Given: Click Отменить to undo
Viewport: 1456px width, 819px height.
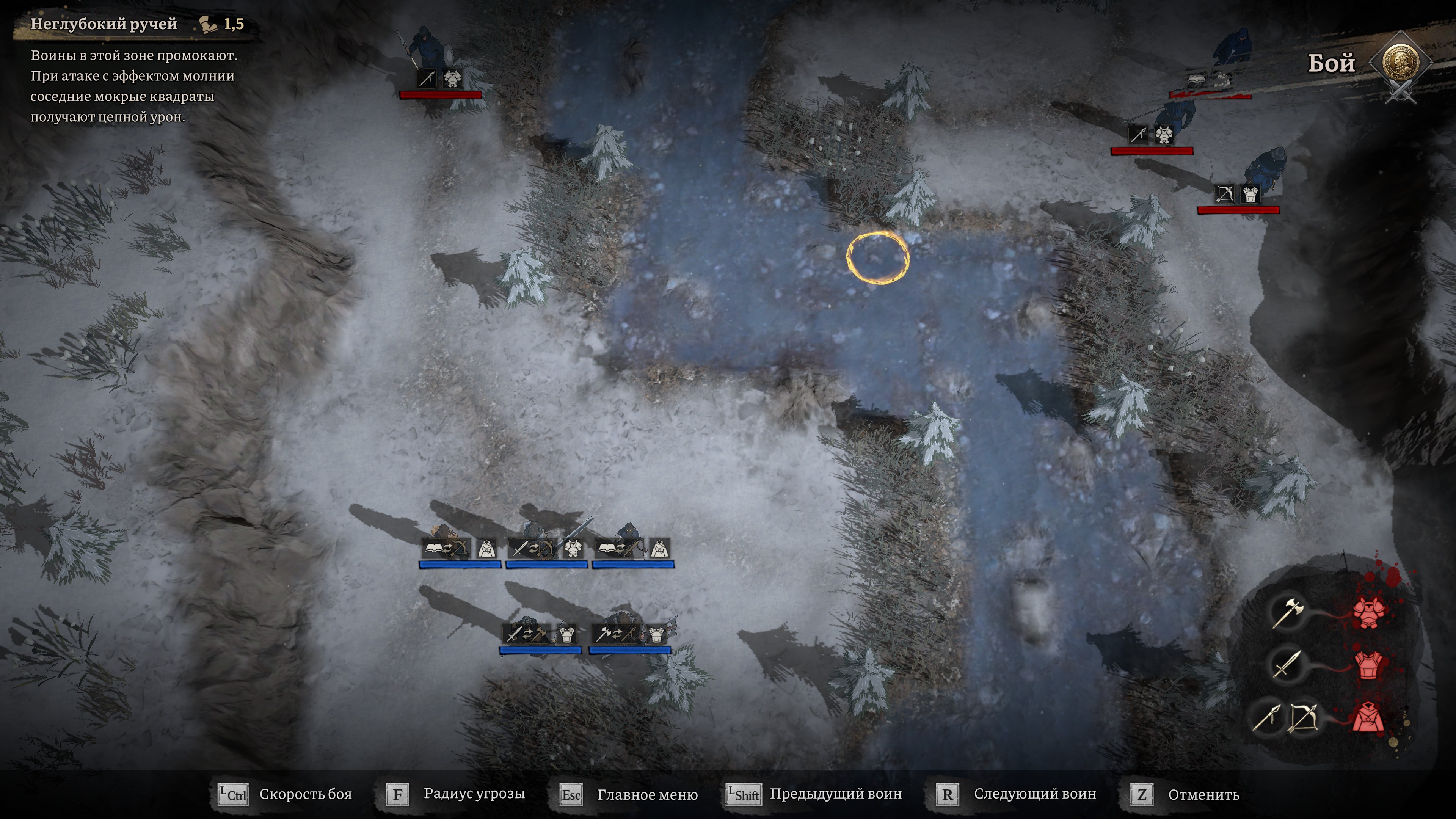Looking at the screenshot, I should point(1203,795).
